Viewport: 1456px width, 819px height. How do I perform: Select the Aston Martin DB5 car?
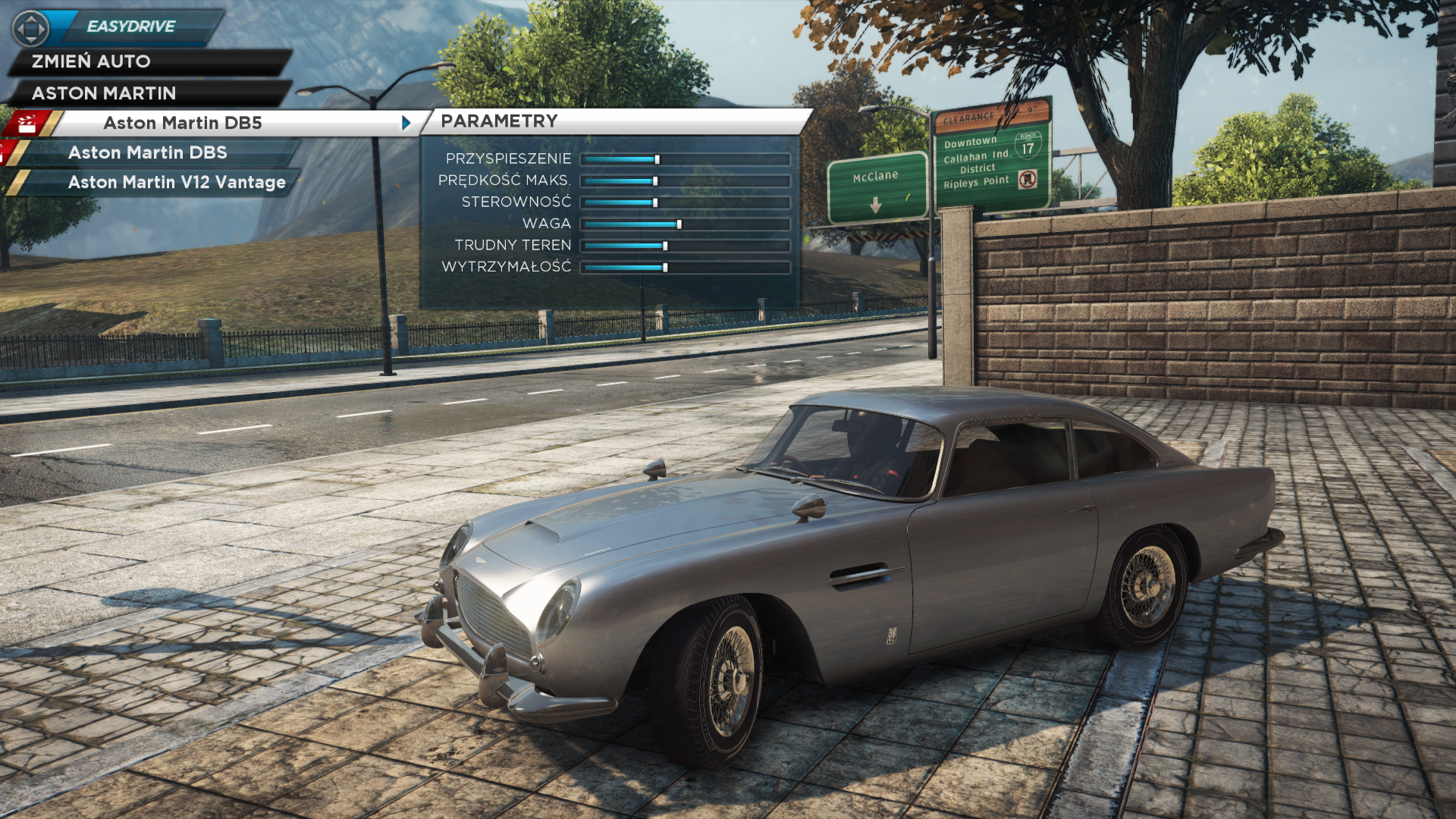click(x=183, y=123)
